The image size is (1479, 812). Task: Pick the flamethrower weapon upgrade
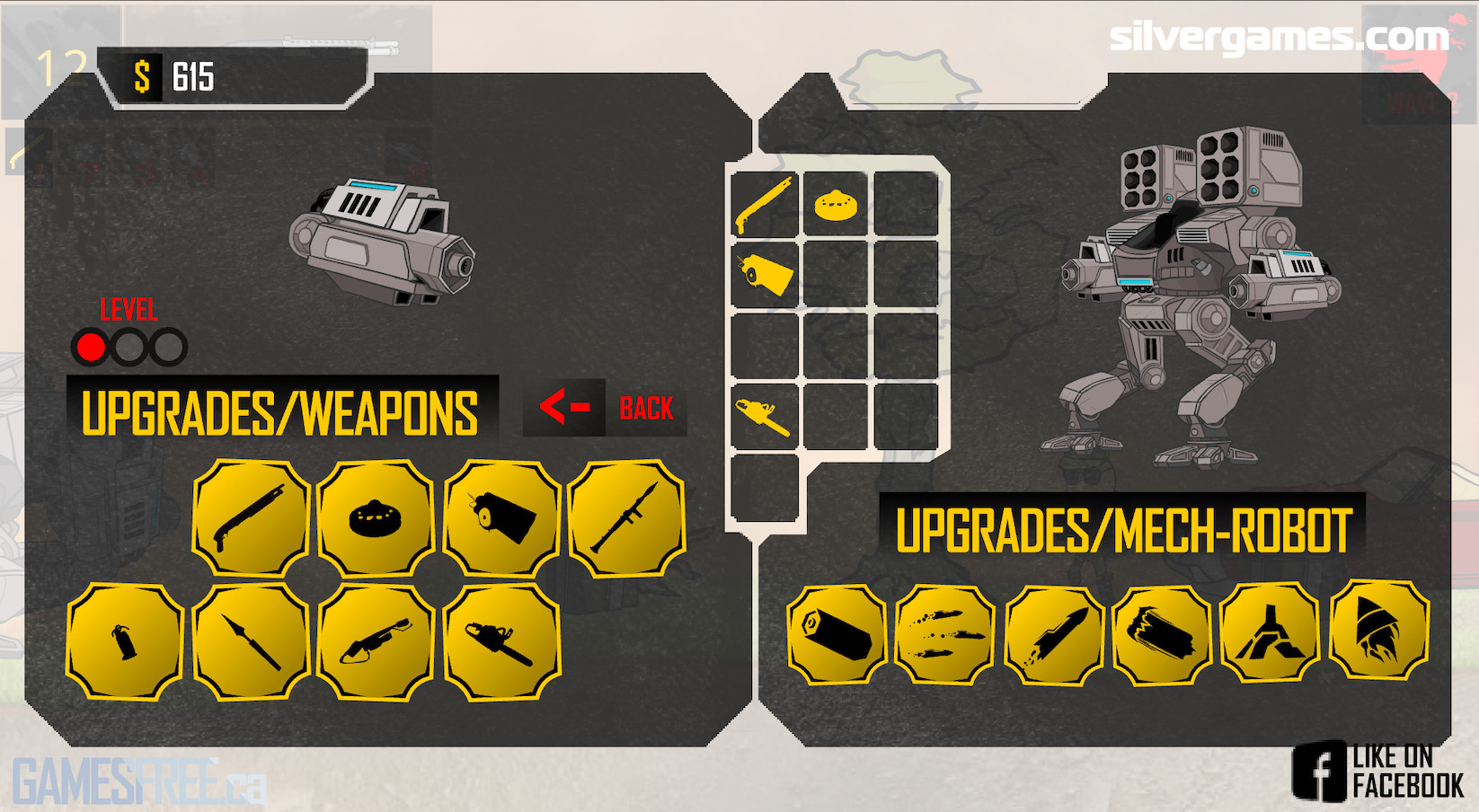click(x=376, y=641)
